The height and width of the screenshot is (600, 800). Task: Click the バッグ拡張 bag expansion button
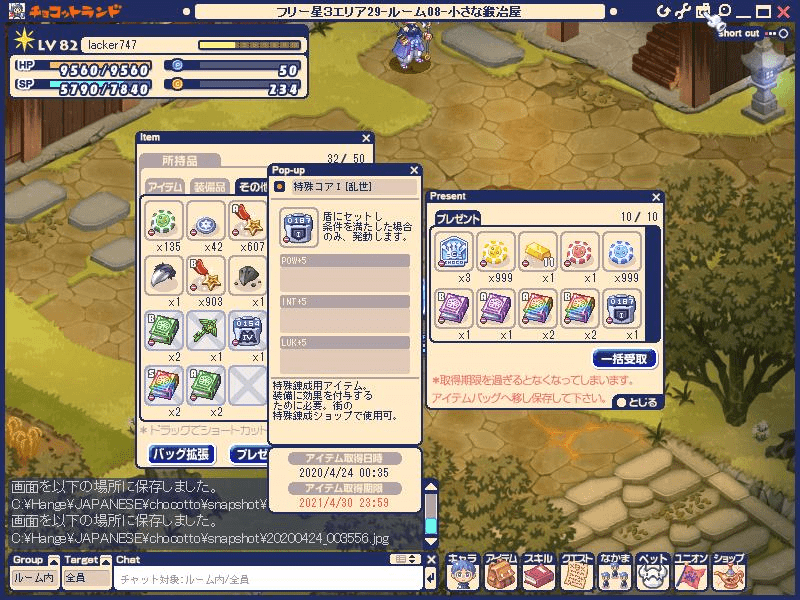coord(182,454)
